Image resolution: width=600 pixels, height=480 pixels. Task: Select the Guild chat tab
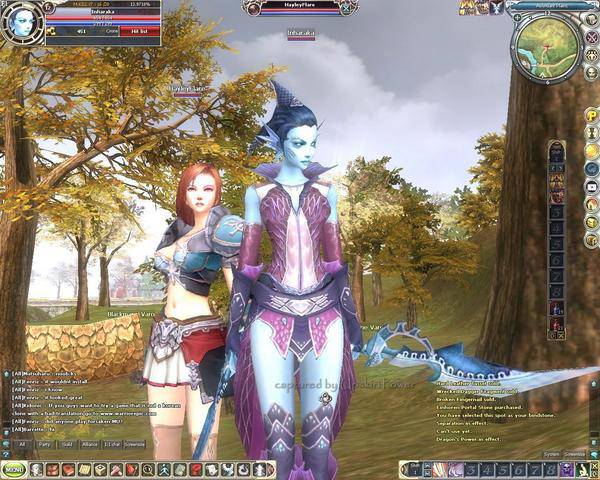pos(68,443)
